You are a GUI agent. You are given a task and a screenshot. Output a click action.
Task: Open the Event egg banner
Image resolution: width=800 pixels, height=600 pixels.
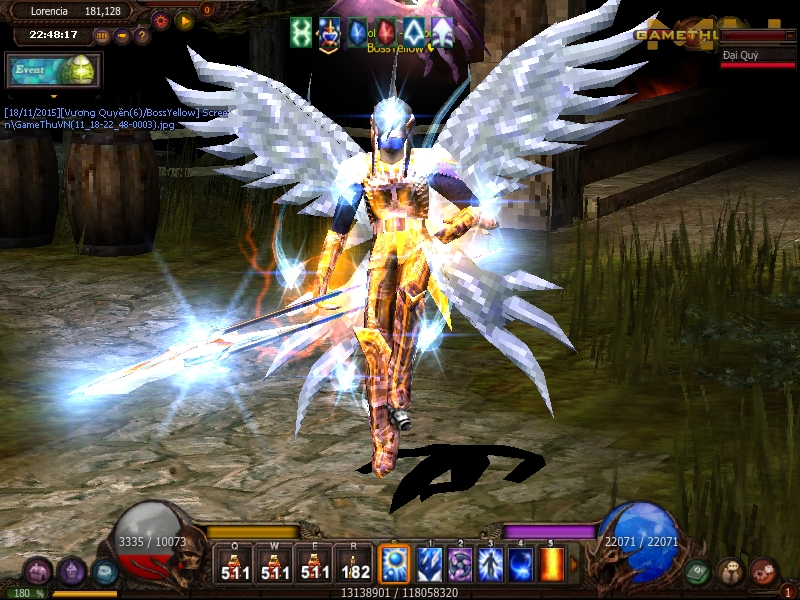click(x=51, y=70)
